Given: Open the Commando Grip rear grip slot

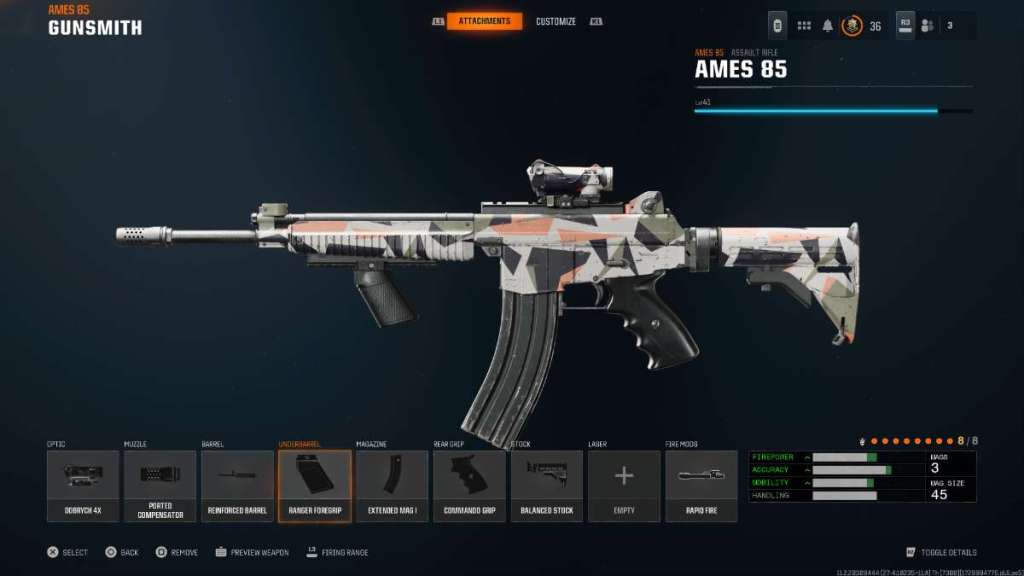Looking at the screenshot, I should [x=469, y=485].
